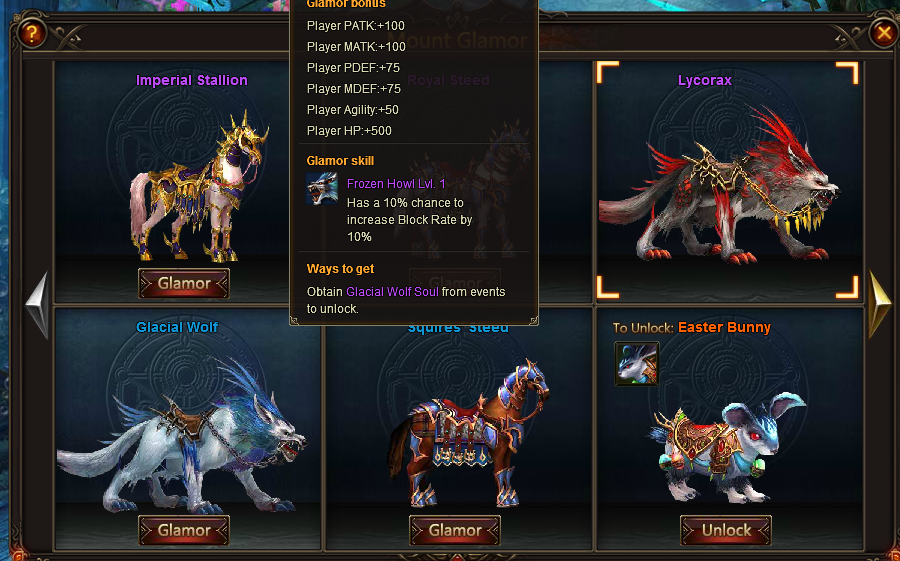The height and width of the screenshot is (561, 900).
Task: Go to the next page of mounts
Action: point(879,303)
